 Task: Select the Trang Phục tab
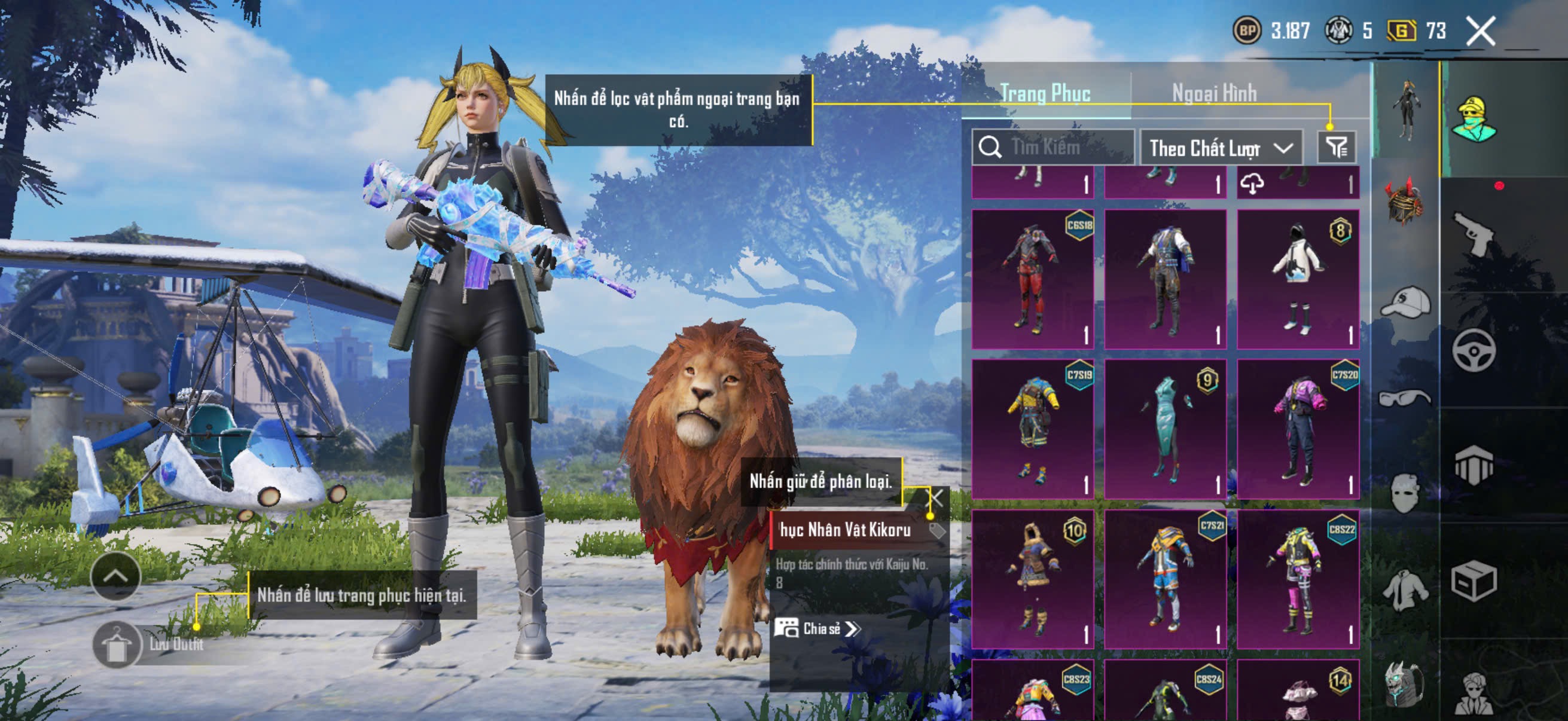[1045, 94]
